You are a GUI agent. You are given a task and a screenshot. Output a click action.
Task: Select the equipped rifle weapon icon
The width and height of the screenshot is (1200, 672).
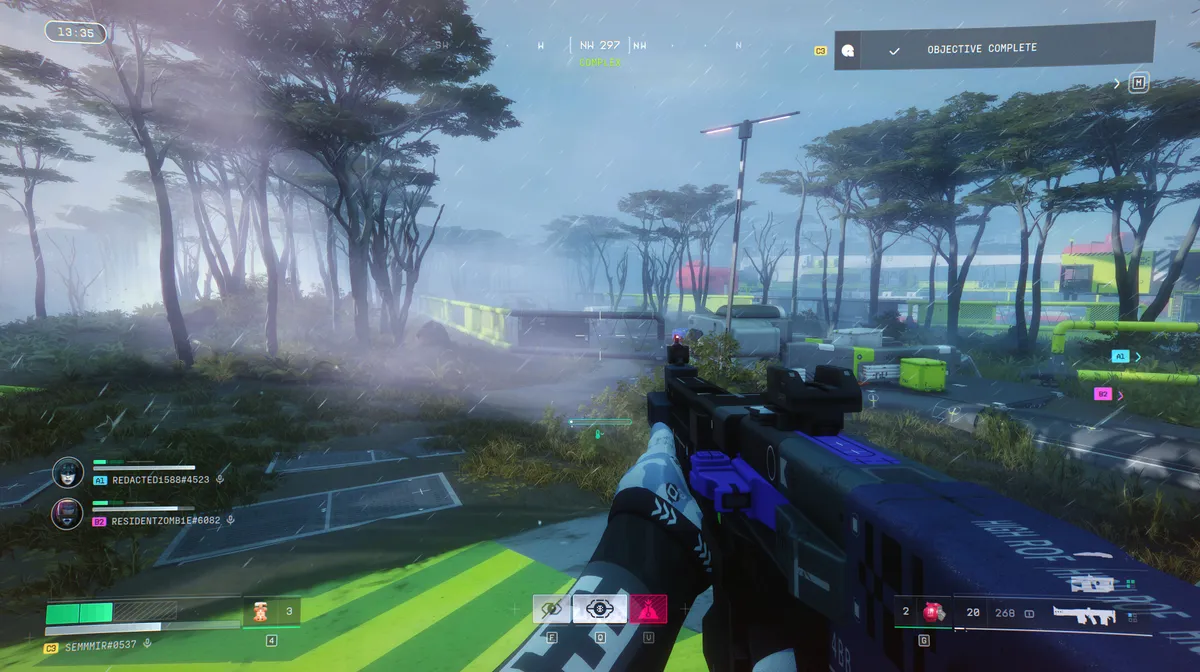pyautogui.click(x=1084, y=615)
